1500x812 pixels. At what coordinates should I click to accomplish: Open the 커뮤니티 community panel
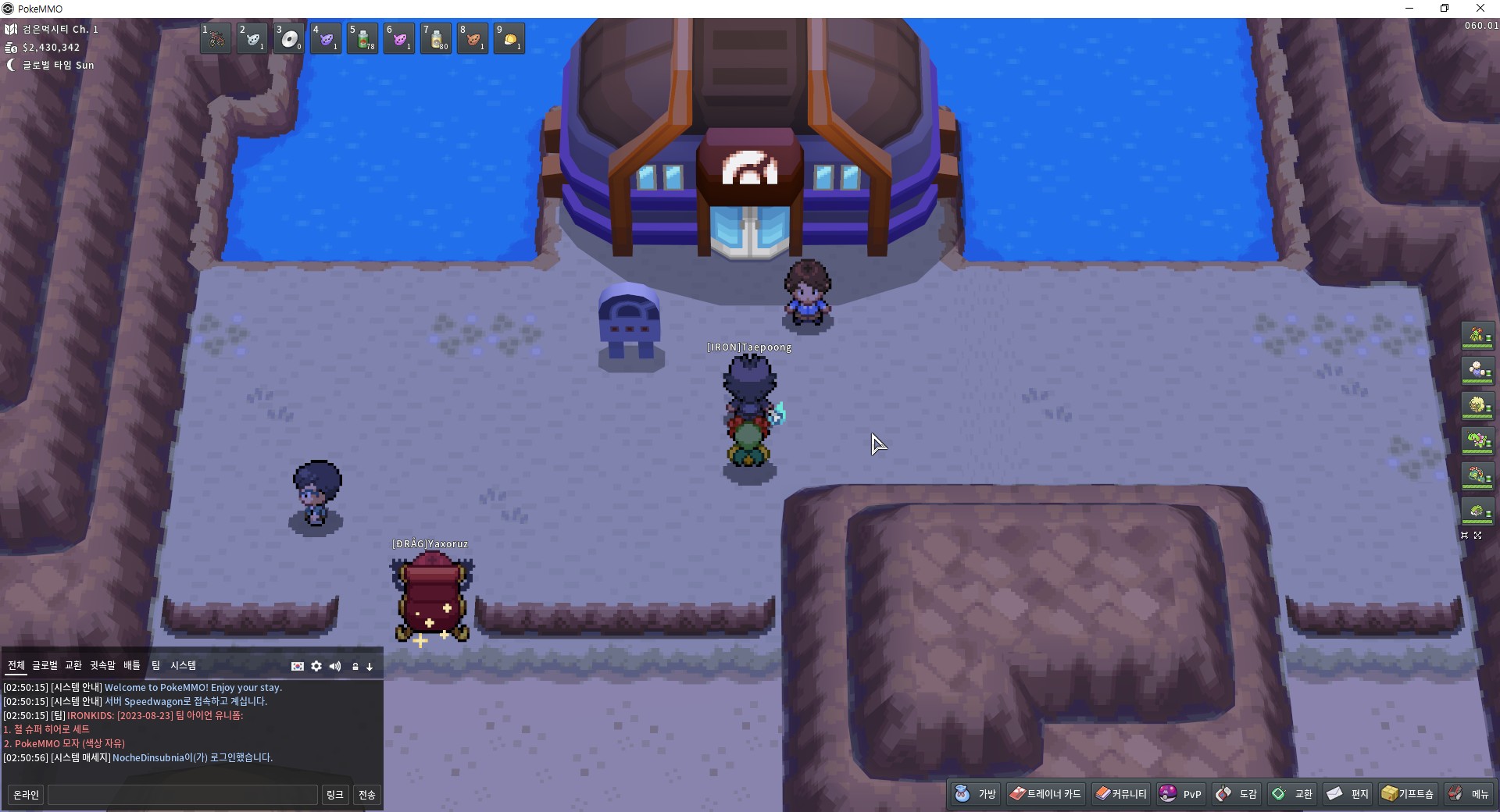click(x=1121, y=794)
